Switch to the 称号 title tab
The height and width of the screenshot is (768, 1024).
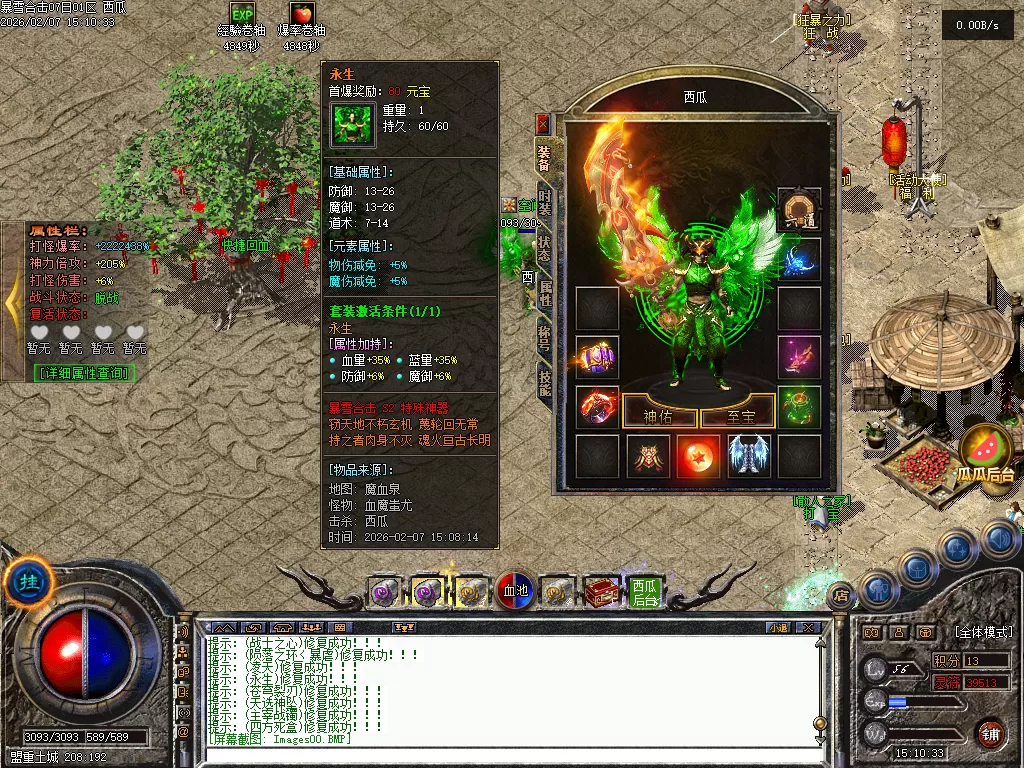point(545,338)
